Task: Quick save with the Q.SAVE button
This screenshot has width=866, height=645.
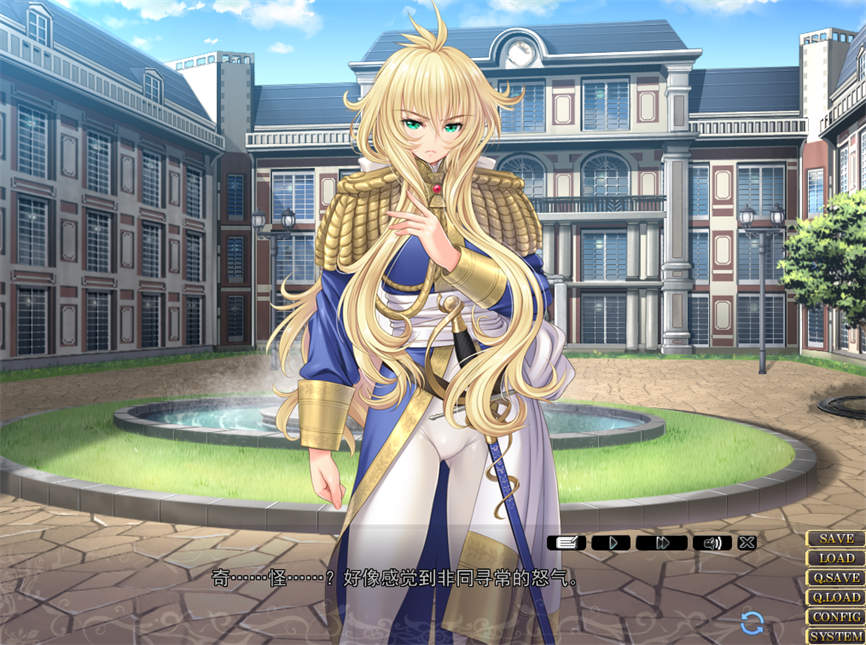Action: 836,578
